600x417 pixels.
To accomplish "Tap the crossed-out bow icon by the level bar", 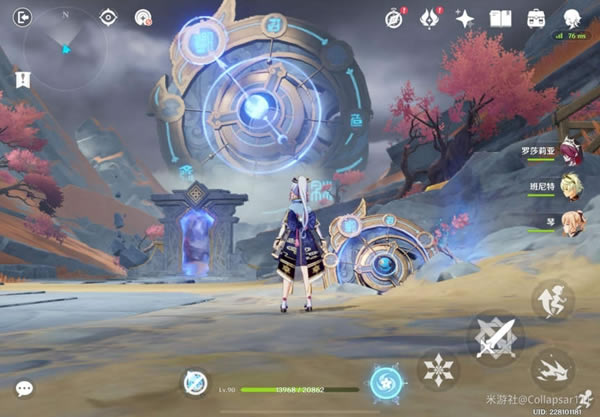I will 194,381.
